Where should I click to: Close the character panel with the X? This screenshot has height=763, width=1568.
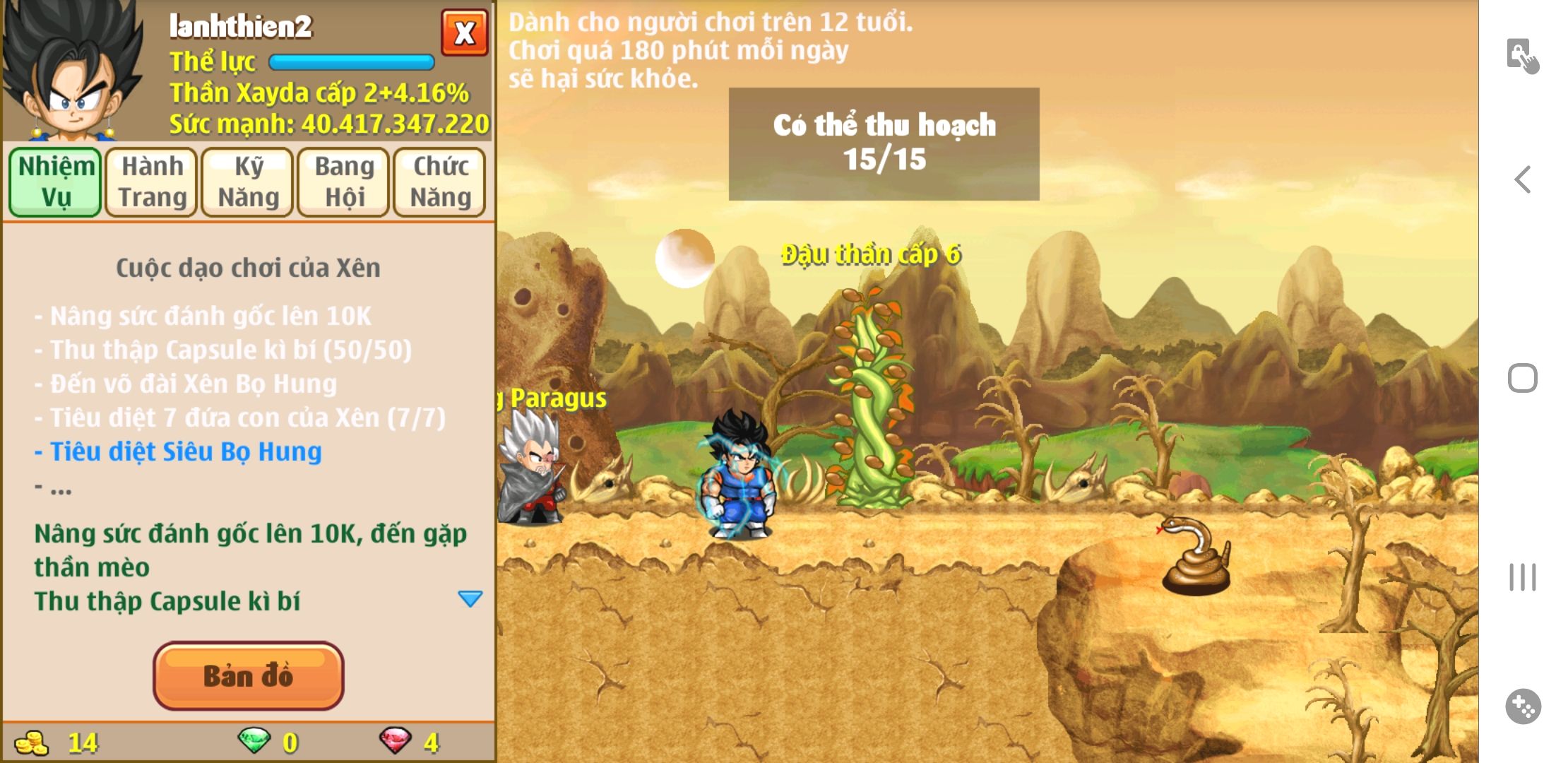coord(464,32)
